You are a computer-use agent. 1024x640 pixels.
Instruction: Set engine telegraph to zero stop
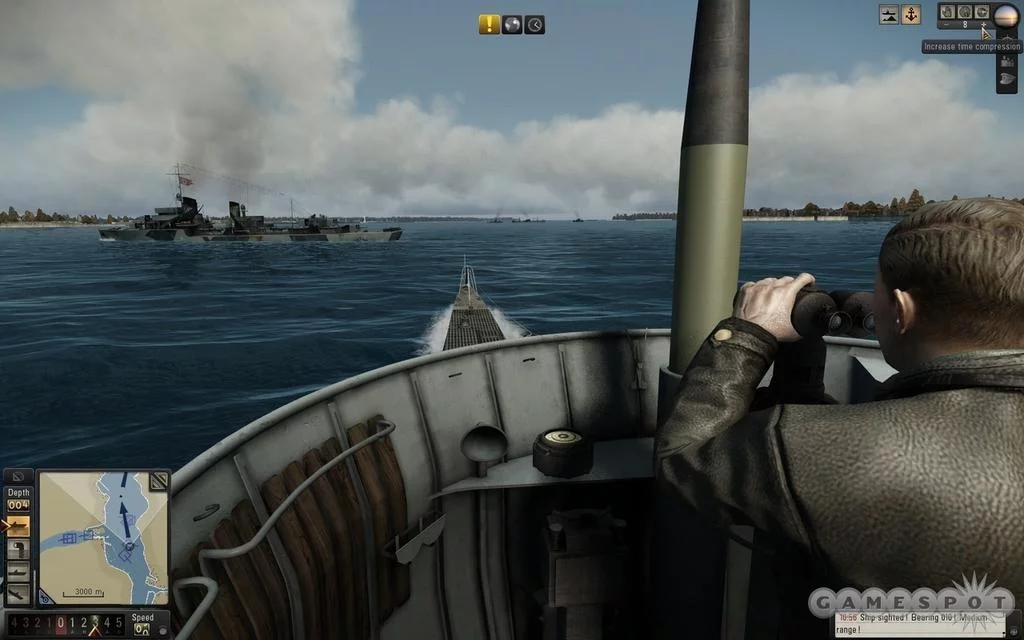[61, 623]
